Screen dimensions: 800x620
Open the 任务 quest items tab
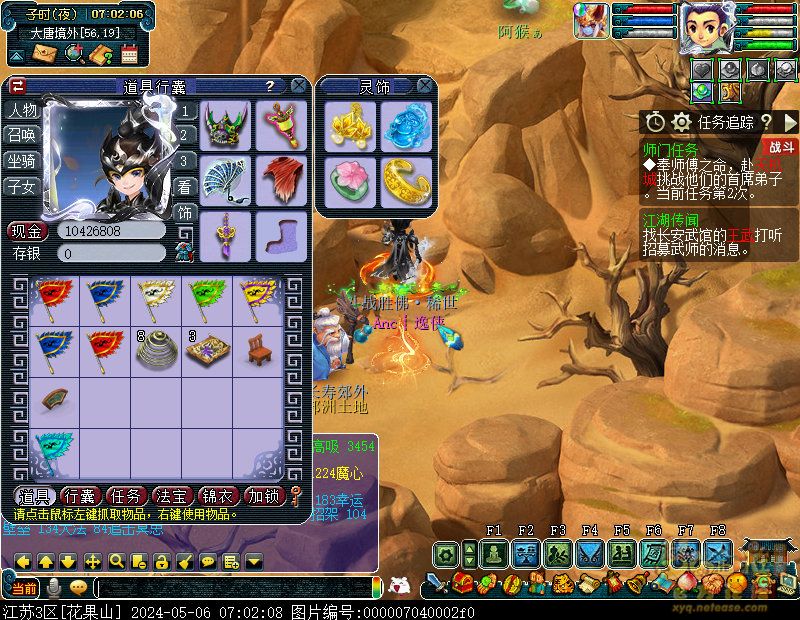125,496
